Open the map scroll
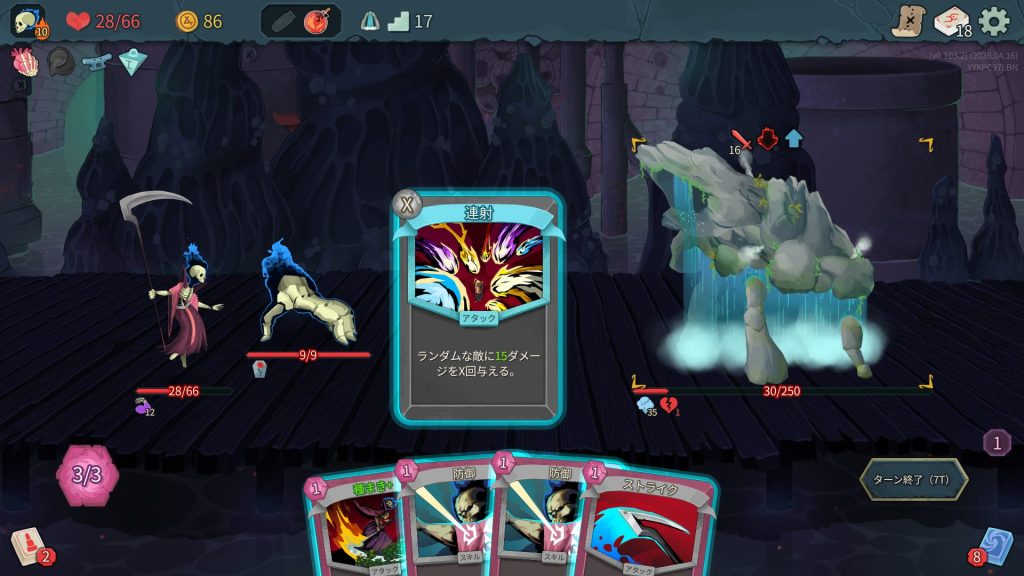1024x576 pixels. [908, 21]
